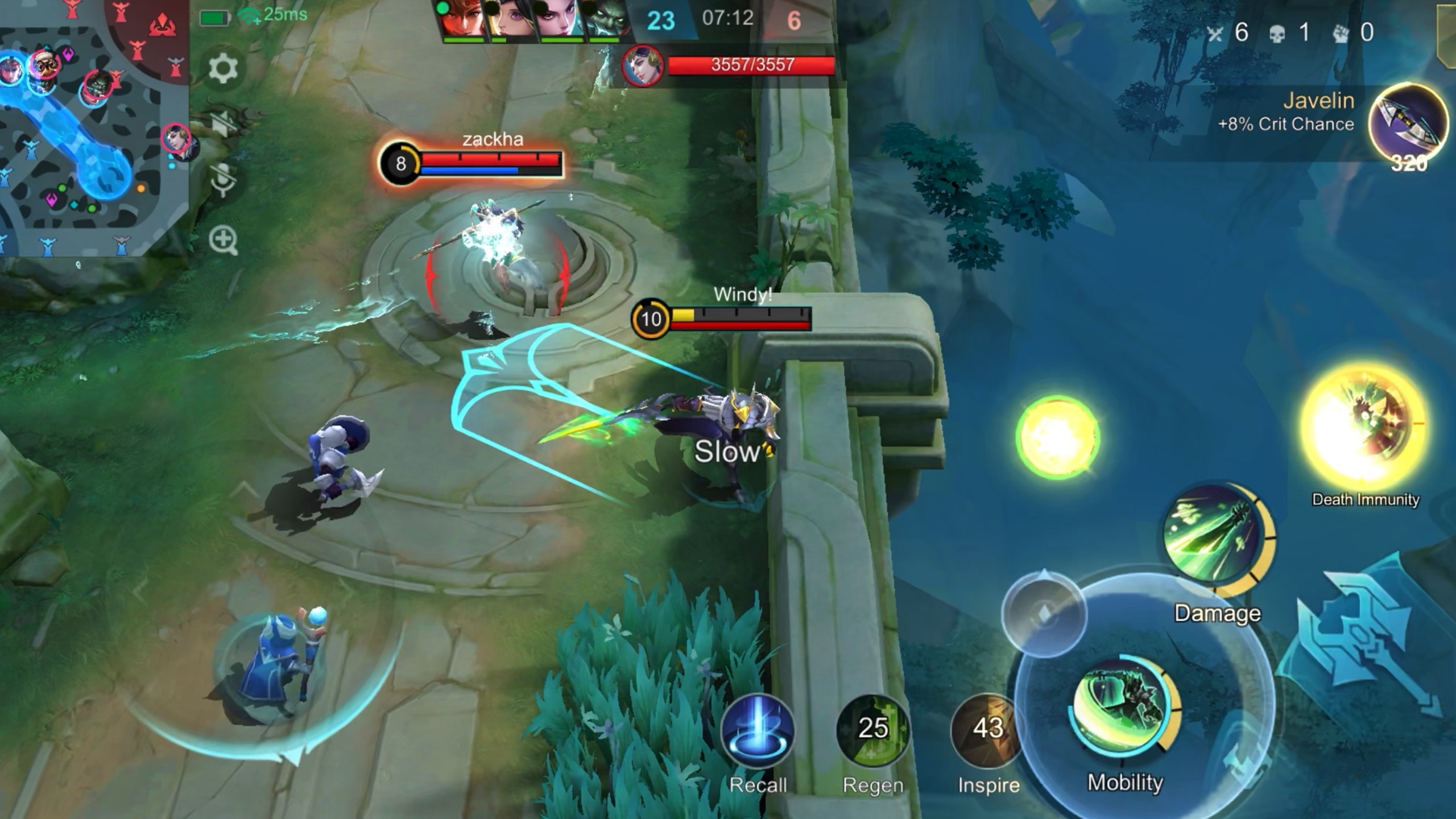Open the settings gear menu
The image size is (1456, 819).
coord(223,68)
